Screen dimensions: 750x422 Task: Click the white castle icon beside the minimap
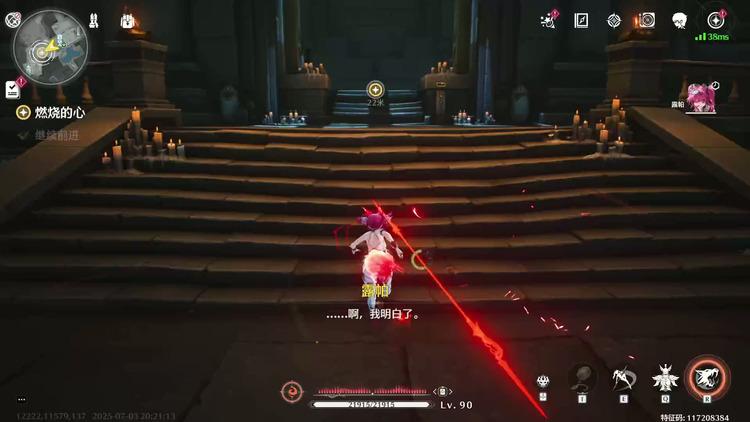click(128, 20)
